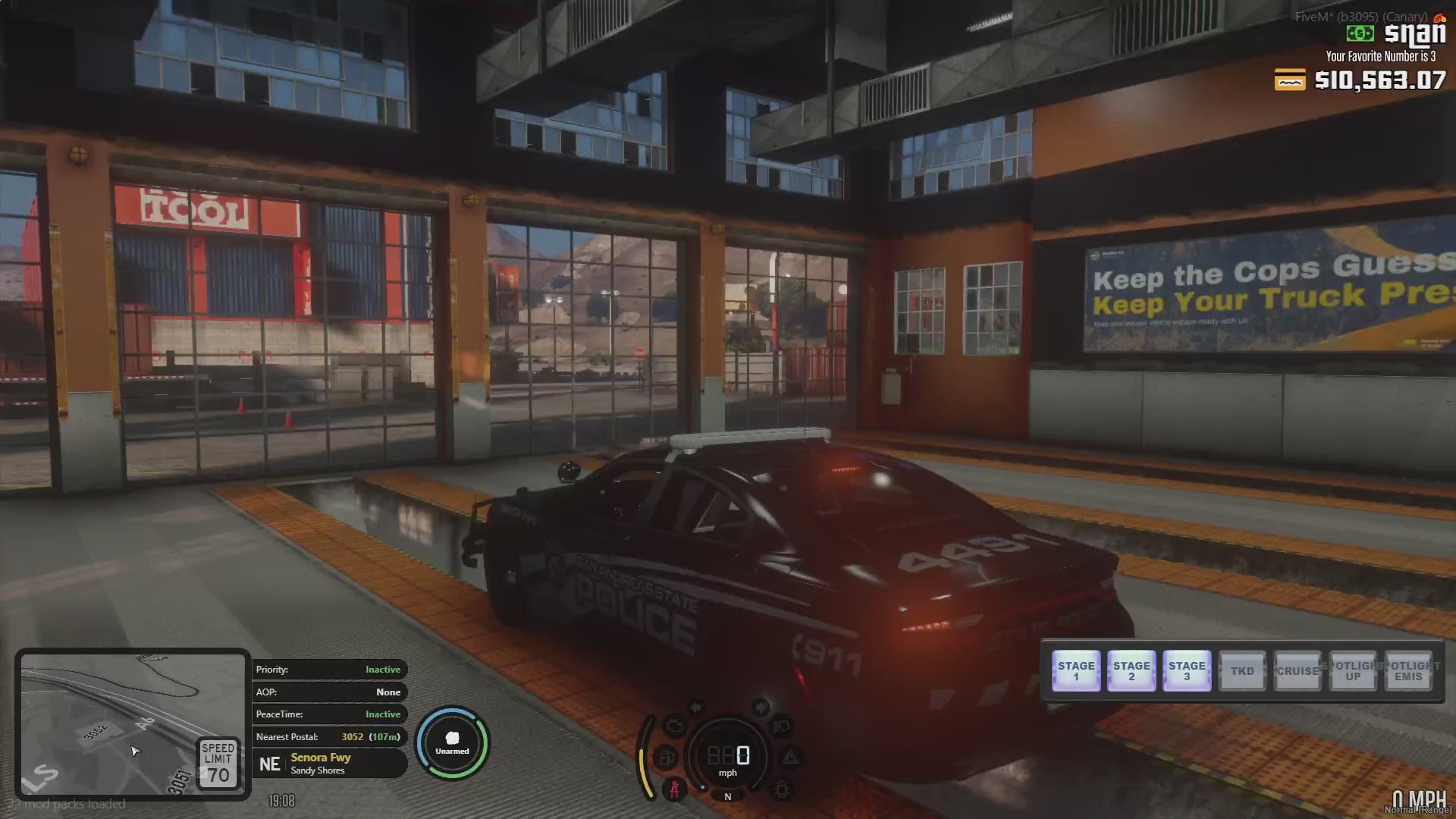Toggle the TKD takedown lights button
This screenshot has height=819, width=1456.
pos(1242,670)
